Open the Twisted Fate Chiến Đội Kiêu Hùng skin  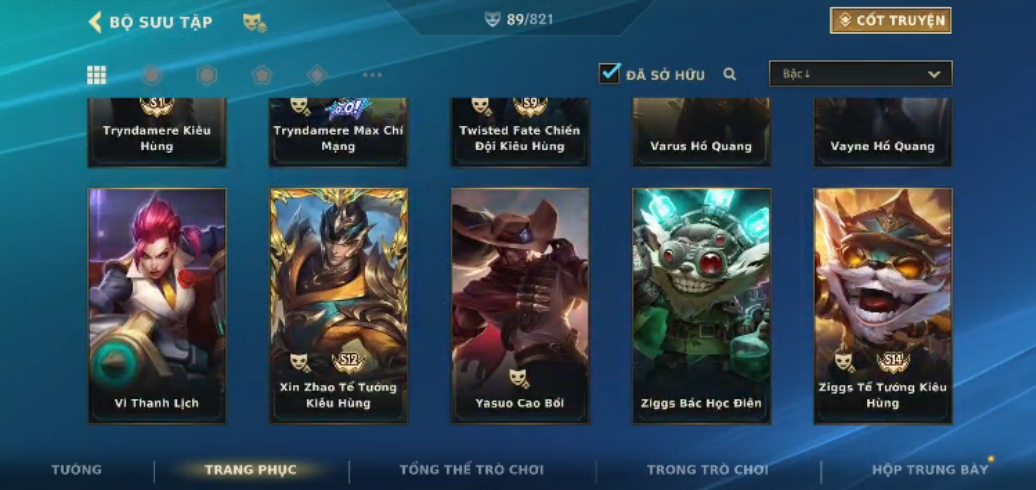(x=520, y=133)
